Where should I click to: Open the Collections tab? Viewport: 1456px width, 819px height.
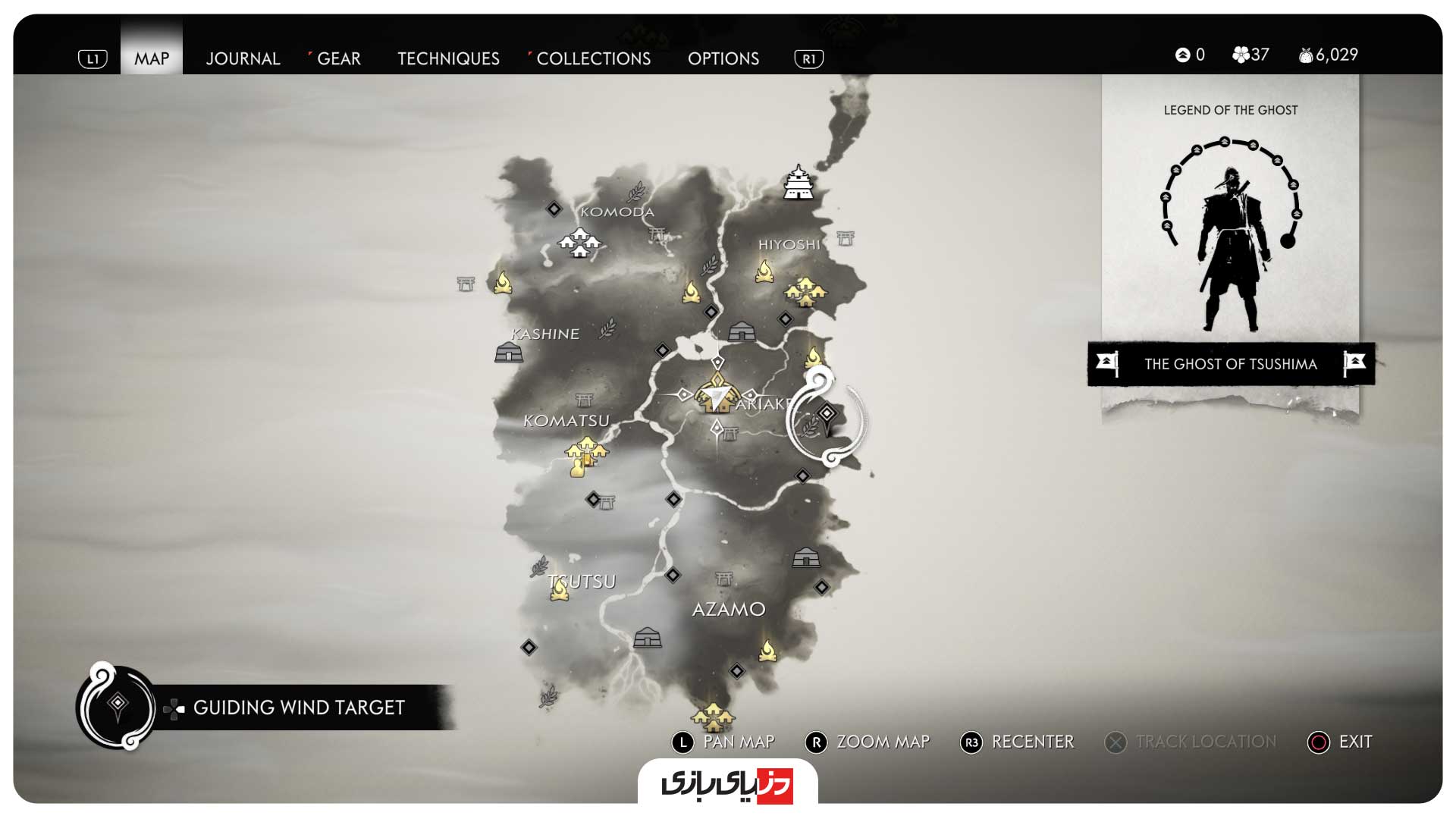593,58
